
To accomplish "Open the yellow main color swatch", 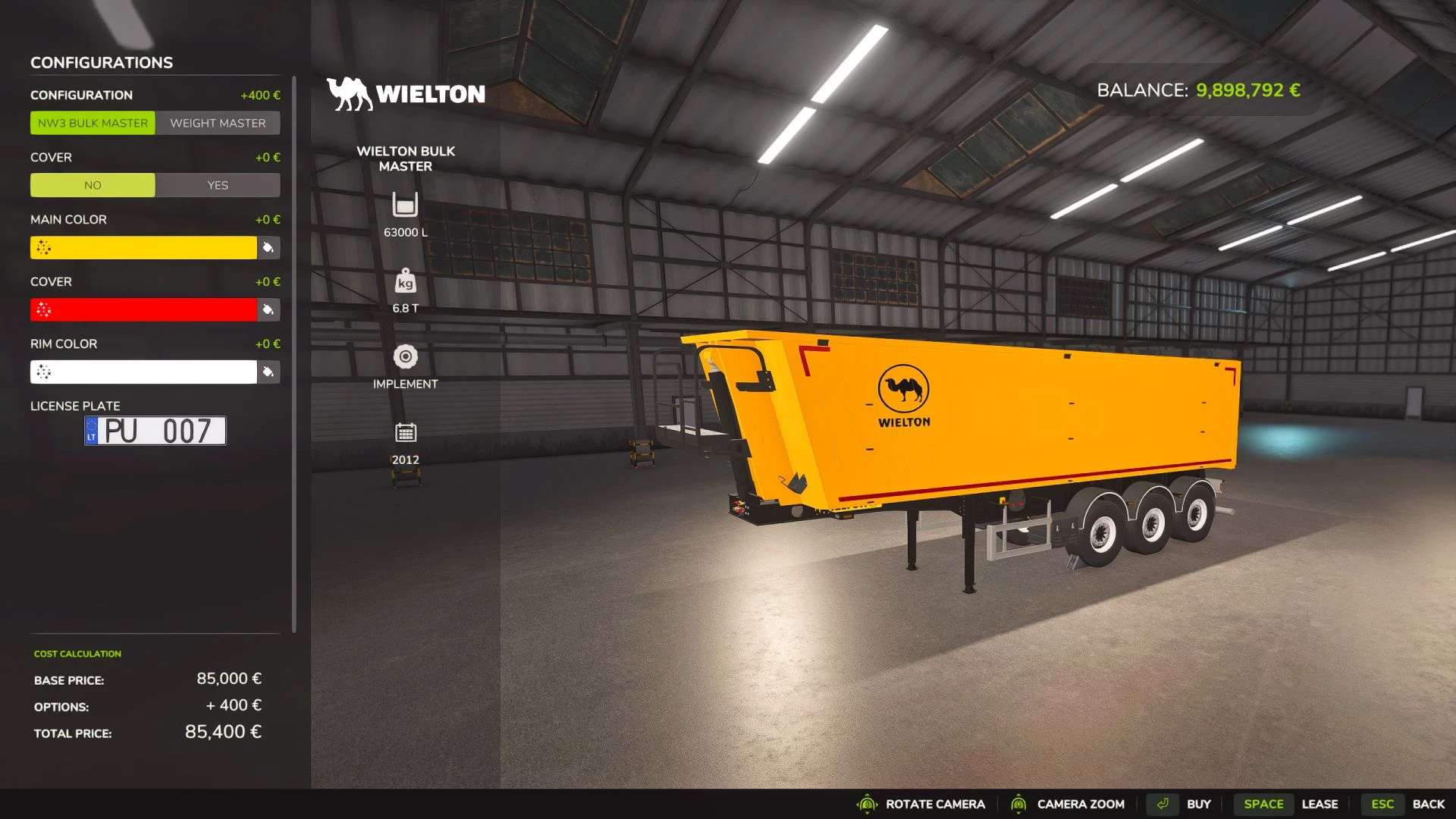I will [143, 247].
